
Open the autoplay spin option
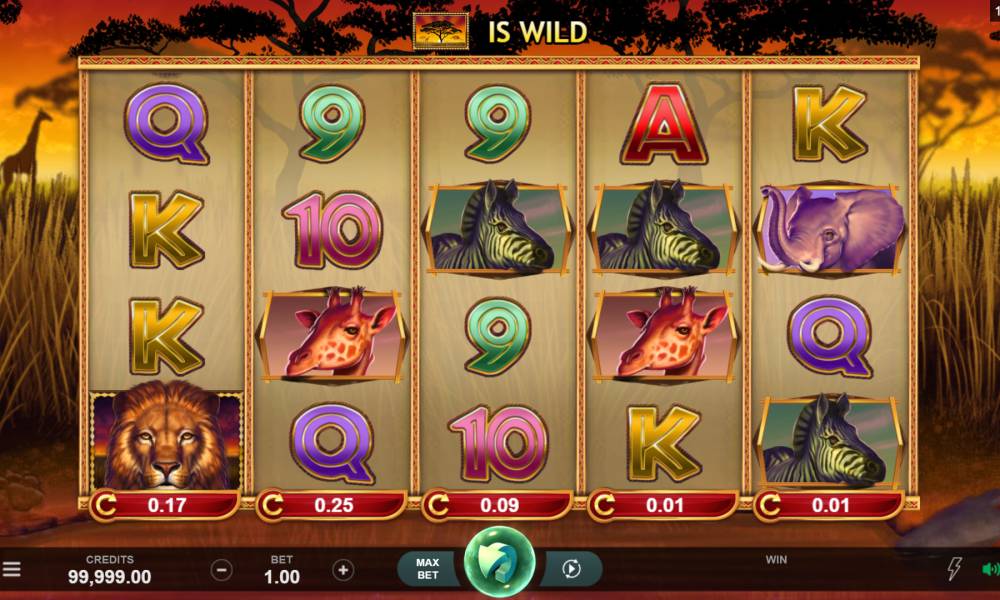coord(572,569)
